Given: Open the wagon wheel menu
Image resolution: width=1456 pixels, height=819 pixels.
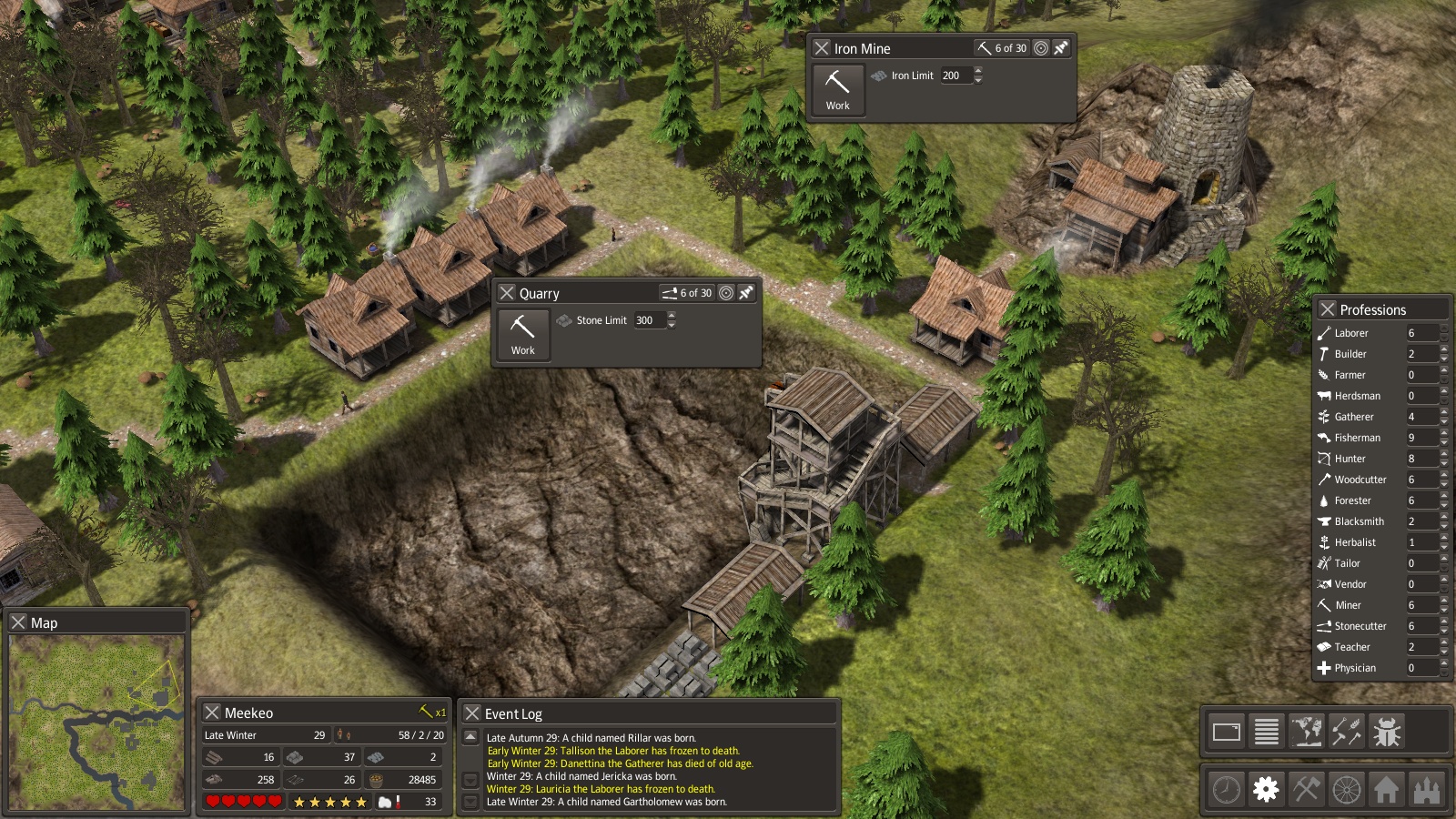Looking at the screenshot, I should point(1347,789).
